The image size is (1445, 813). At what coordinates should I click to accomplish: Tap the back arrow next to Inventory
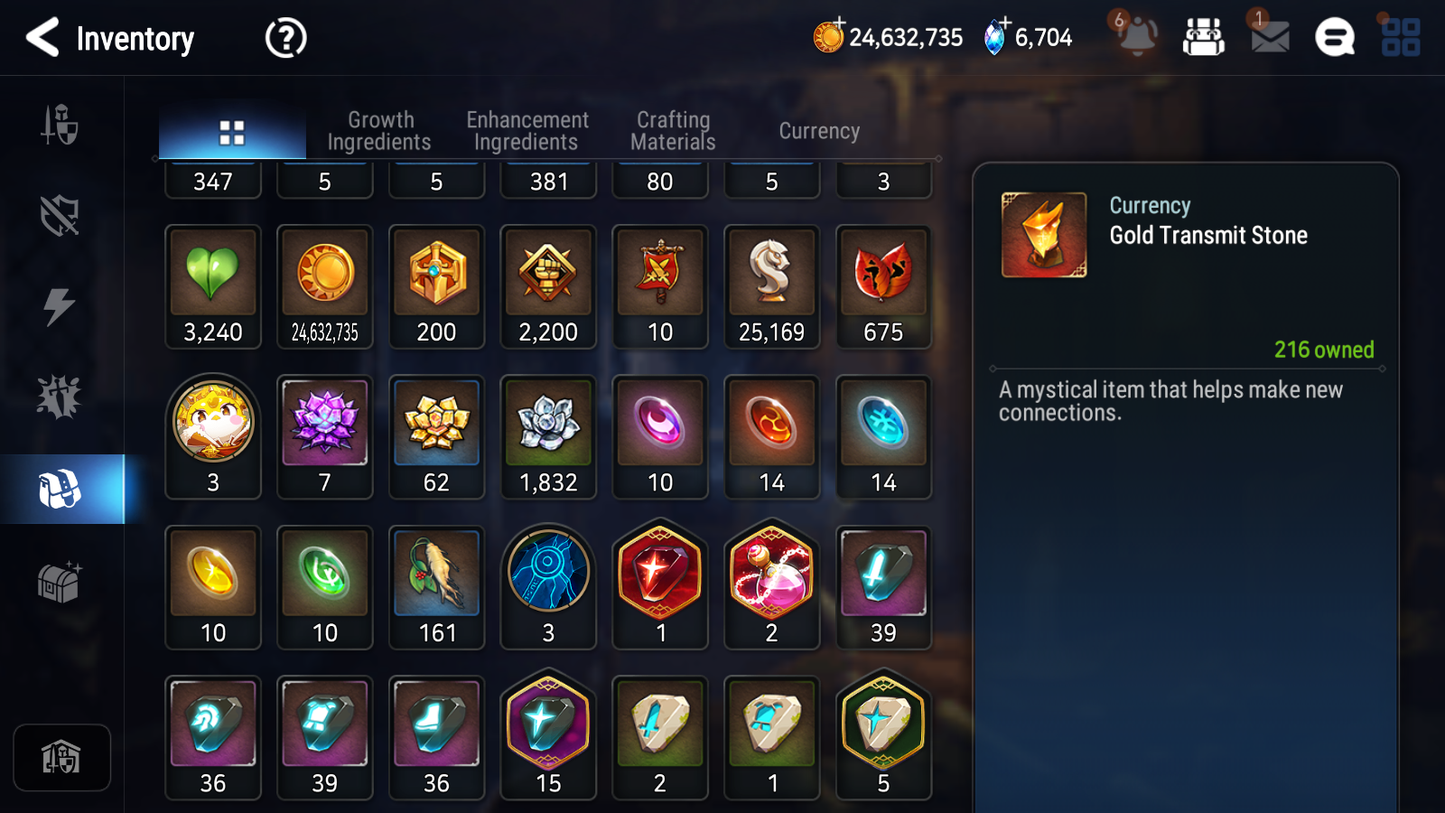(x=42, y=37)
